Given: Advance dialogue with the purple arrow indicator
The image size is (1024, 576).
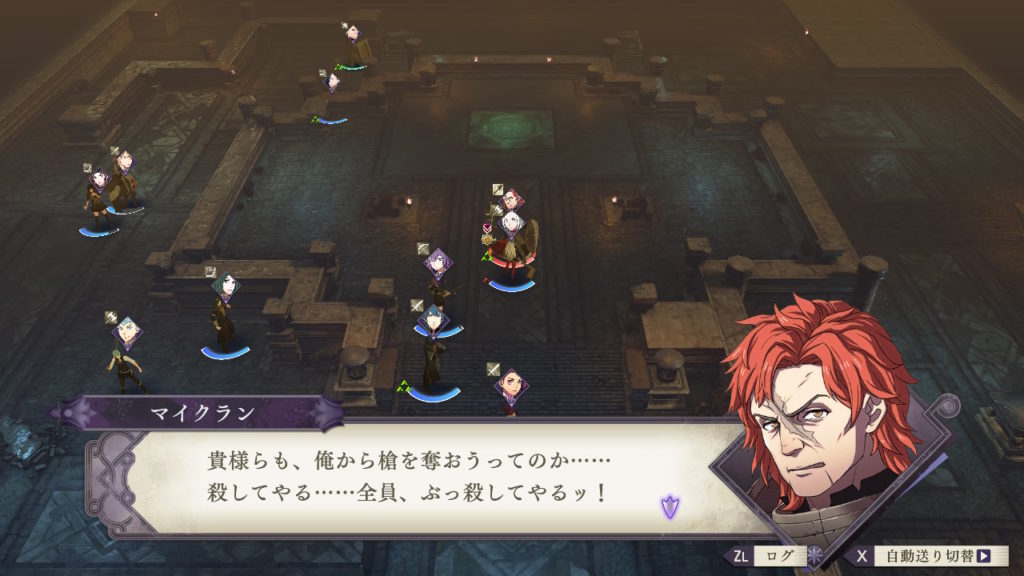Looking at the screenshot, I should click(x=669, y=507).
